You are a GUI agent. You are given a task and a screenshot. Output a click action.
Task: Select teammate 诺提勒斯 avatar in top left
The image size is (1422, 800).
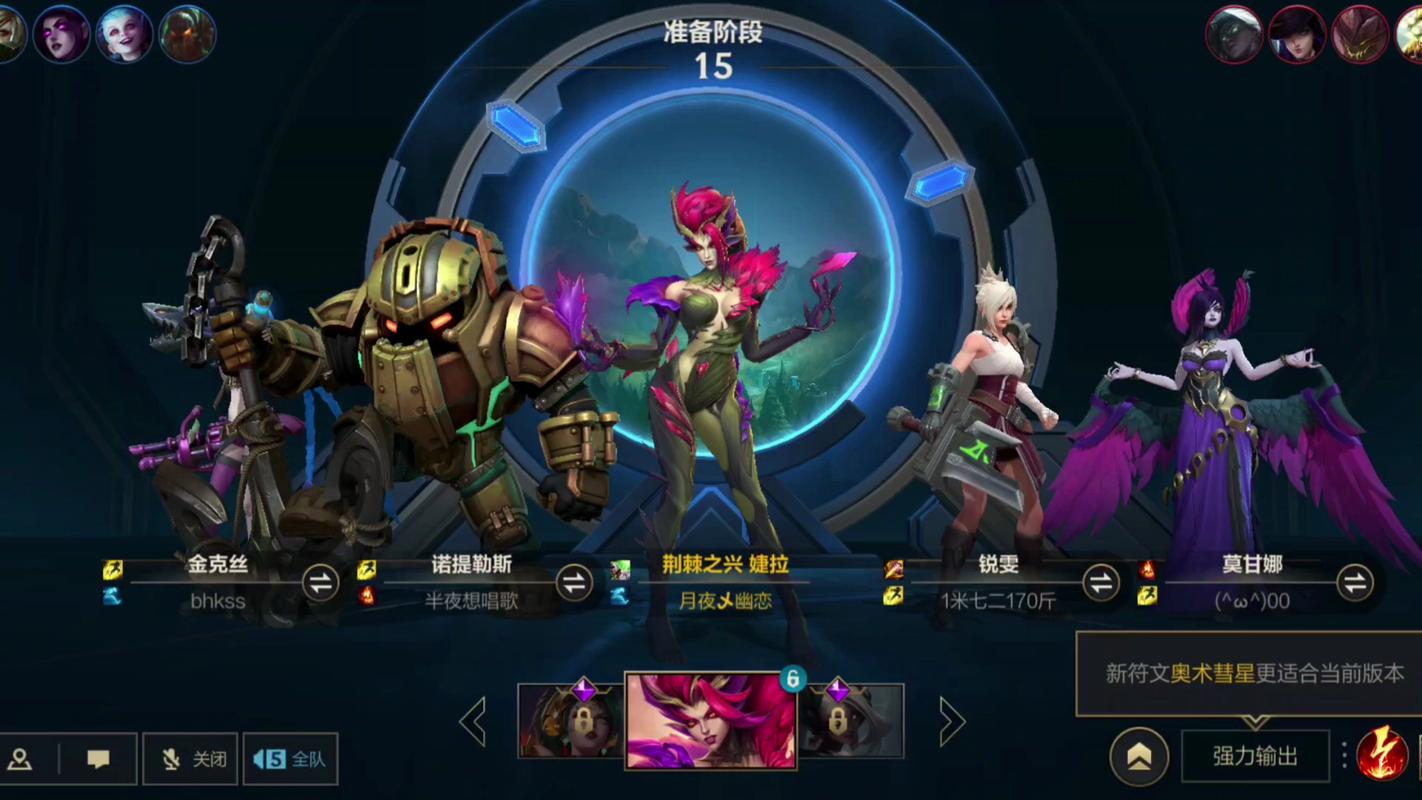[x=187, y=33]
